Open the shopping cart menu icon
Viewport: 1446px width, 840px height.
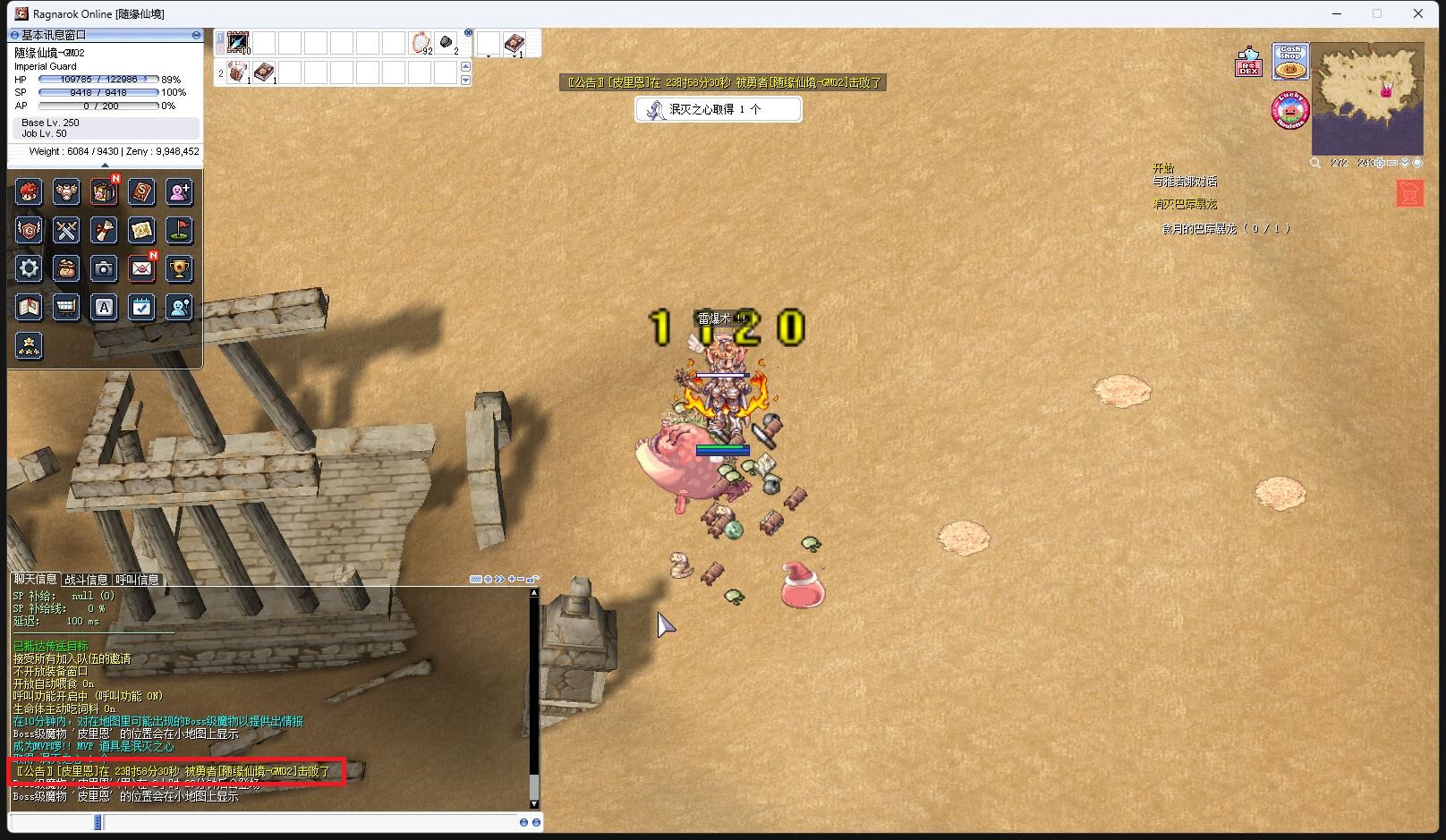point(66,307)
